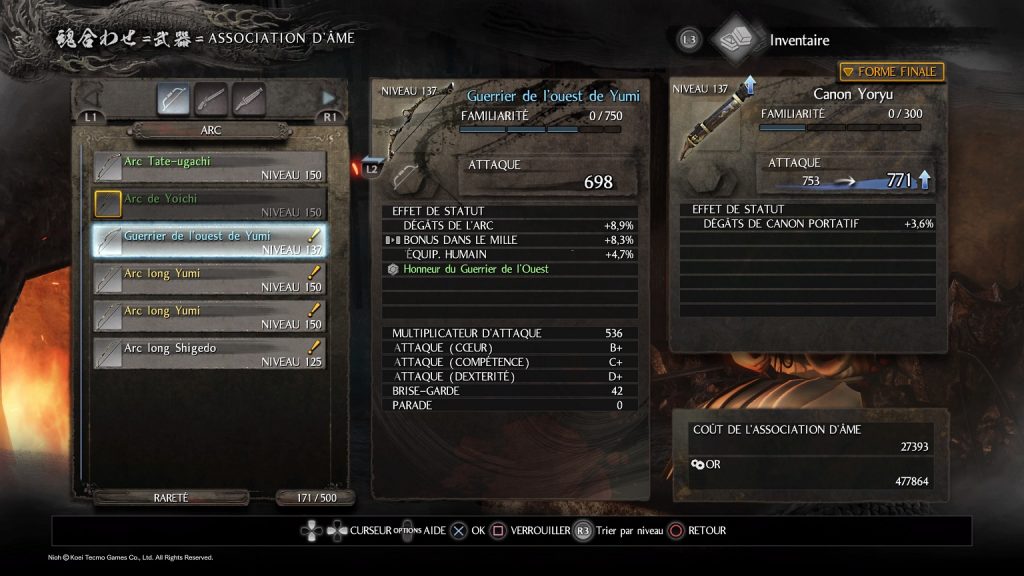Select Guerrier de l'ouest de Yumi in the list
This screenshot has width=1024, height=576.
(x=210, y=241)
